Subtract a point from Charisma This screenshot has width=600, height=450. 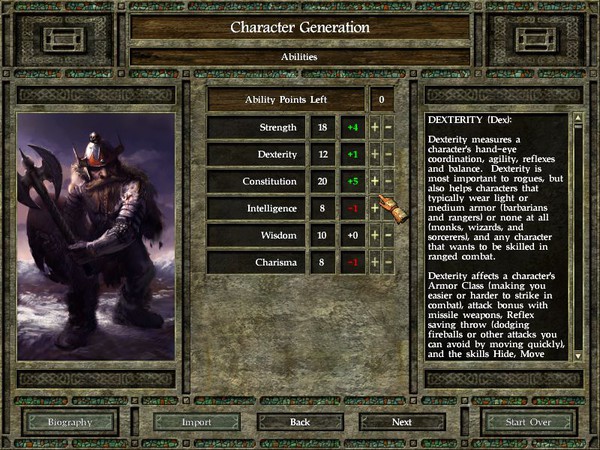pos(389,263)
